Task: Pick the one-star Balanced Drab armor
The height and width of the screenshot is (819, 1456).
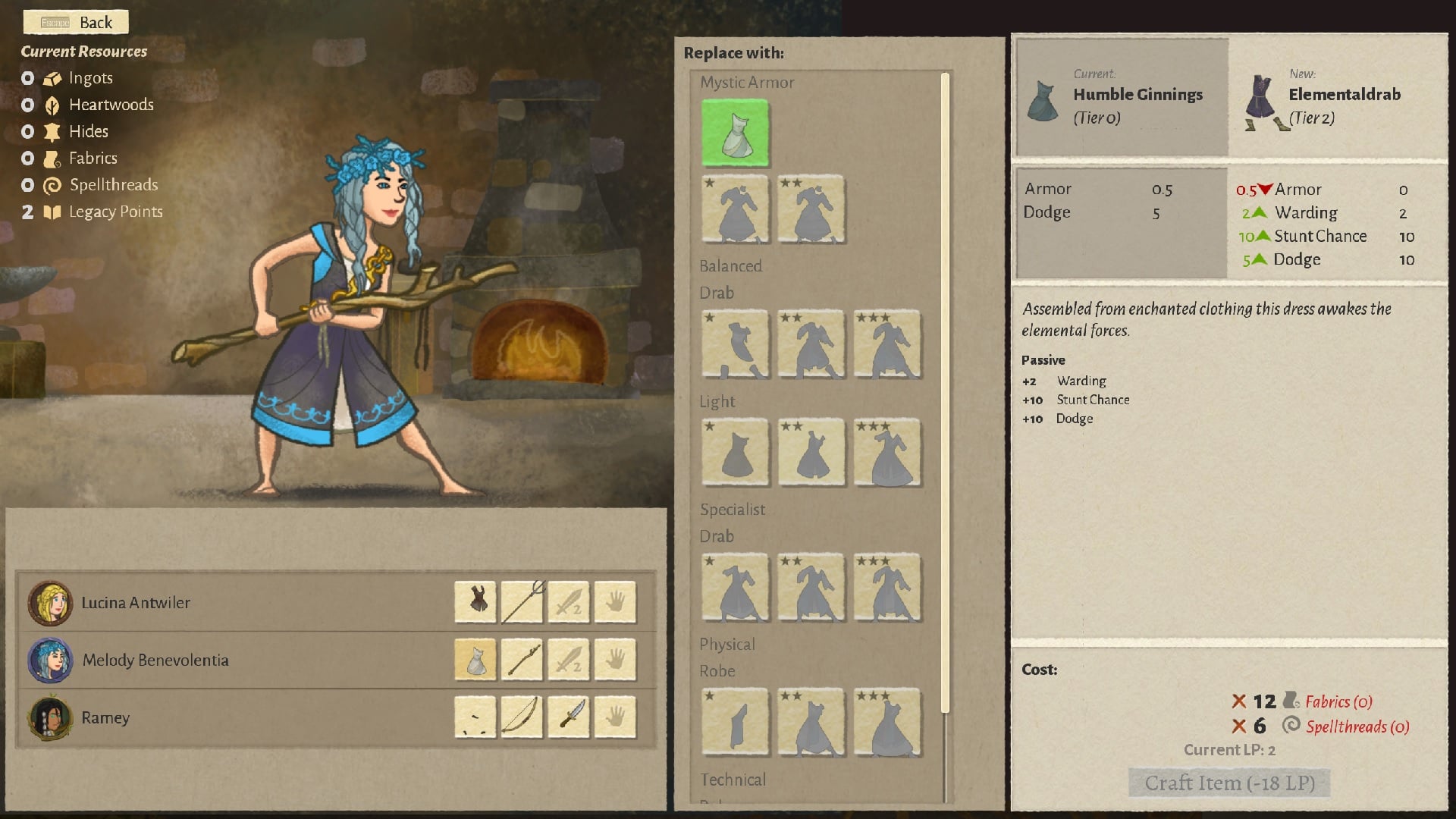Action: 735,344
